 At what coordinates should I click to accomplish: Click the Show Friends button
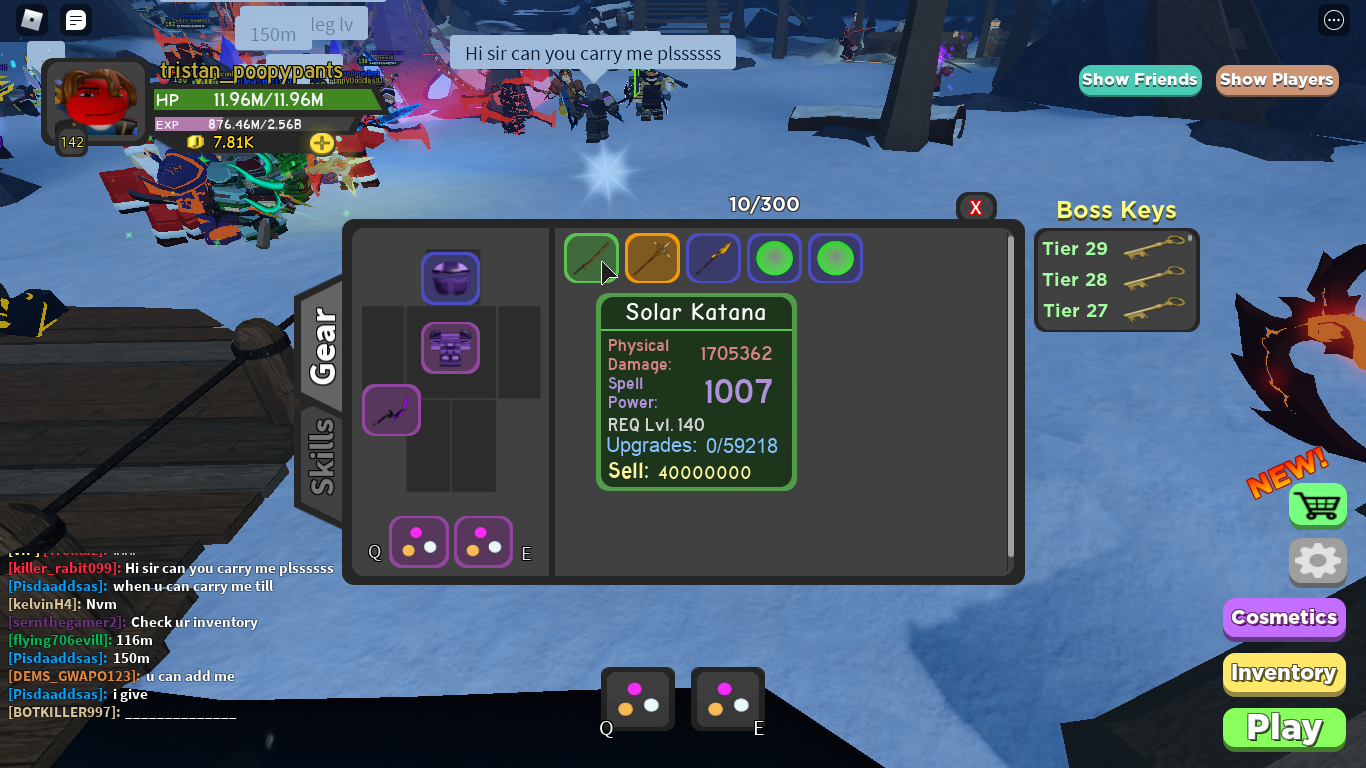[1139, 79]
